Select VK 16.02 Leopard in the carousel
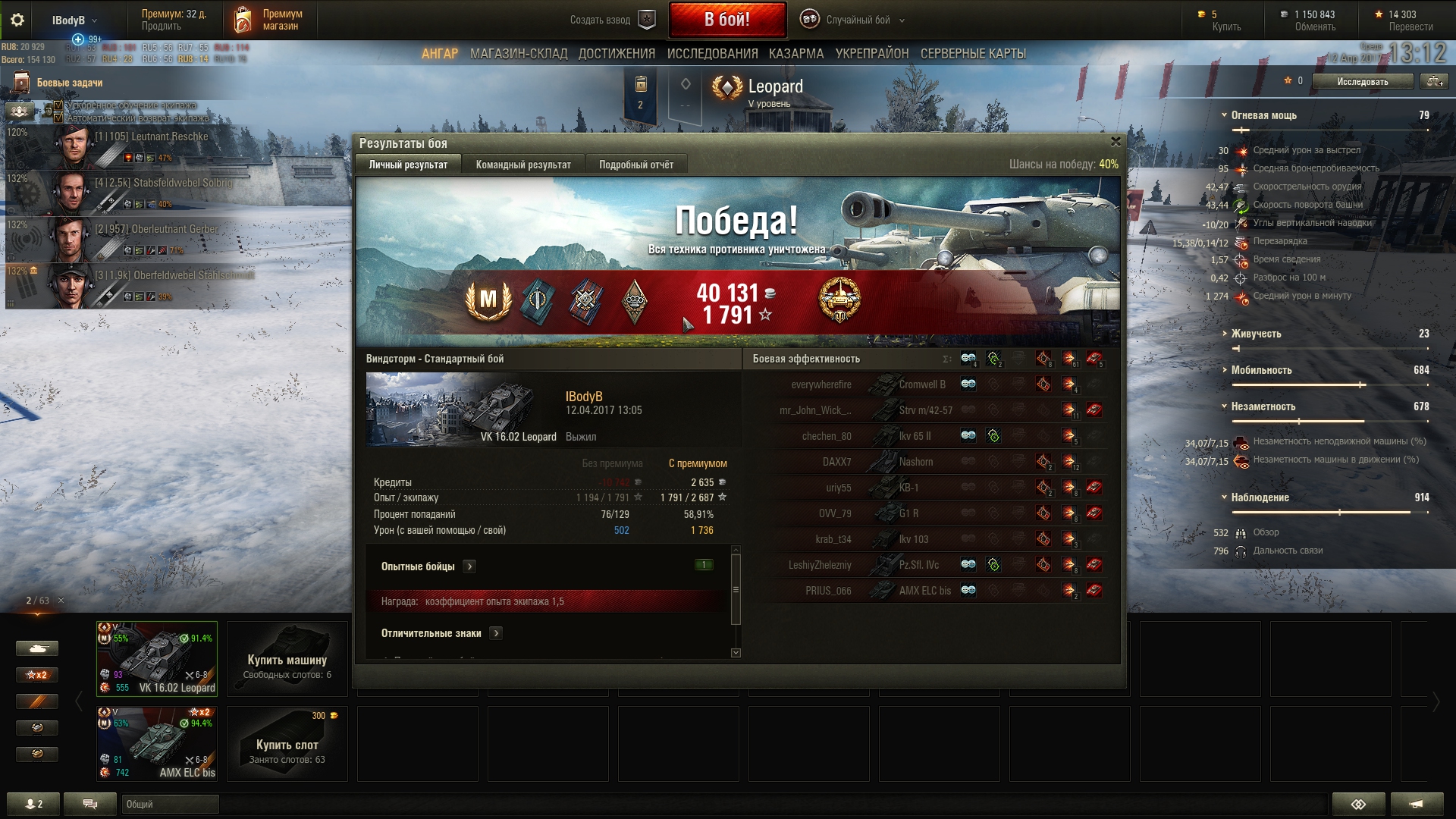Screen dimensions: 1456x819 [x=157, y=658]
